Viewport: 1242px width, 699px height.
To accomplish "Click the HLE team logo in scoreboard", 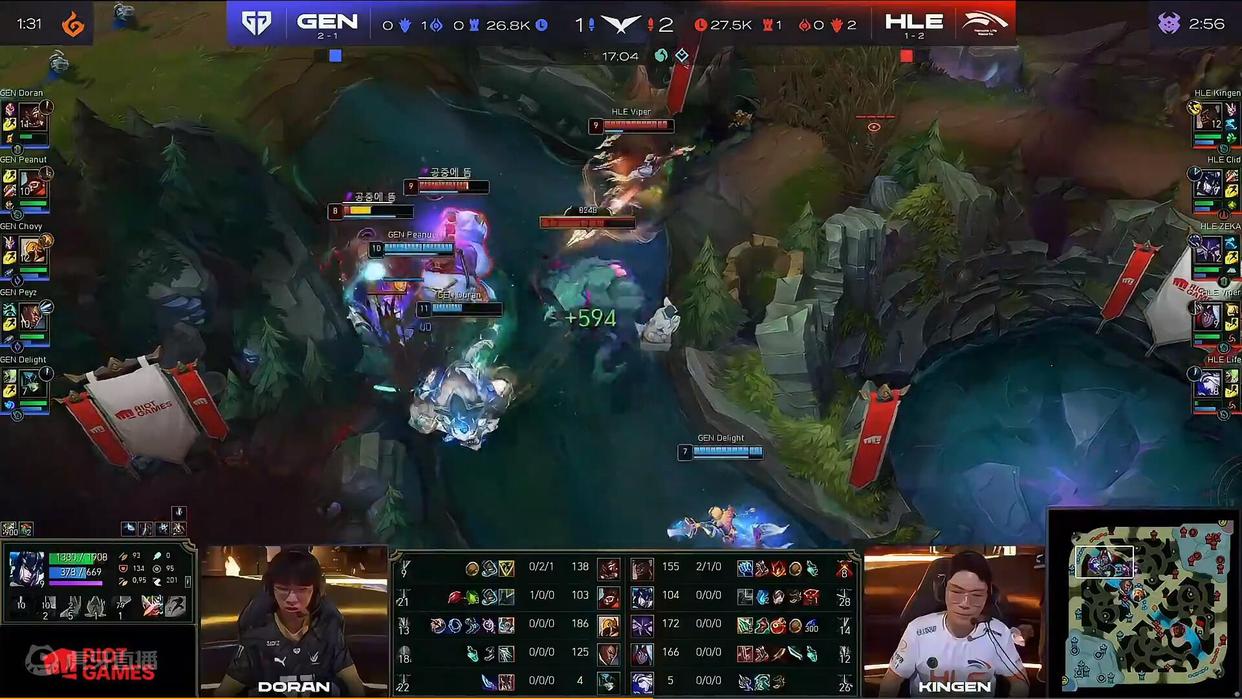I will 986,22.
